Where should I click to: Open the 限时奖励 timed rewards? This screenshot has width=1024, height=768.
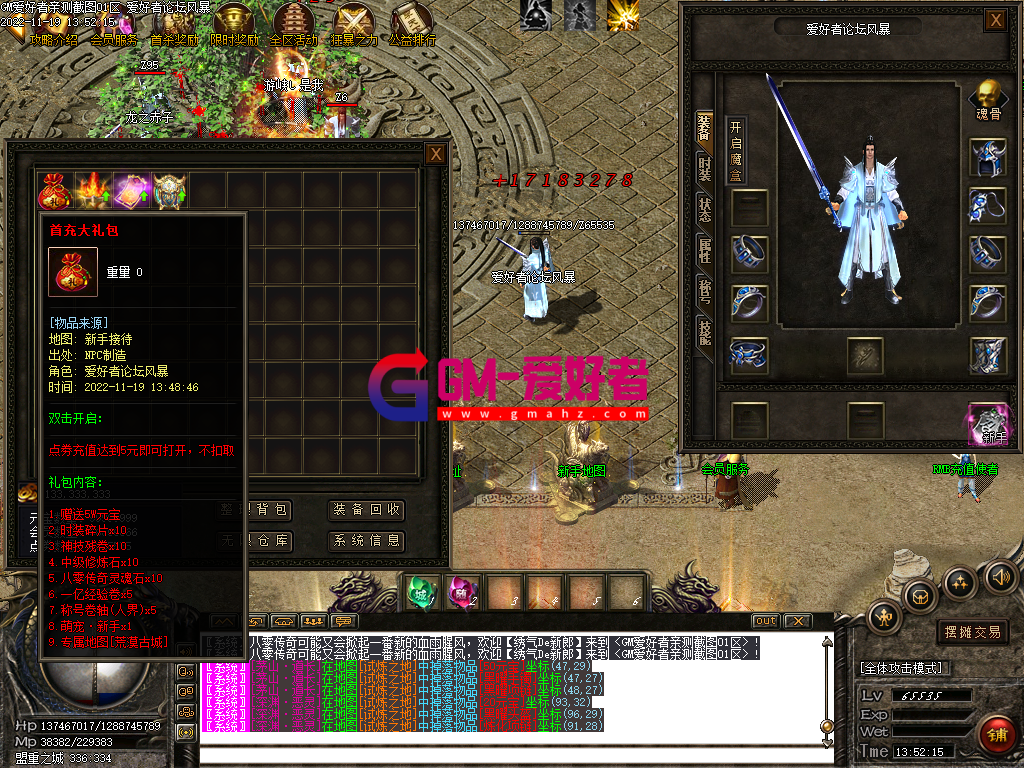pyautogui.click(x=235, y=25)
